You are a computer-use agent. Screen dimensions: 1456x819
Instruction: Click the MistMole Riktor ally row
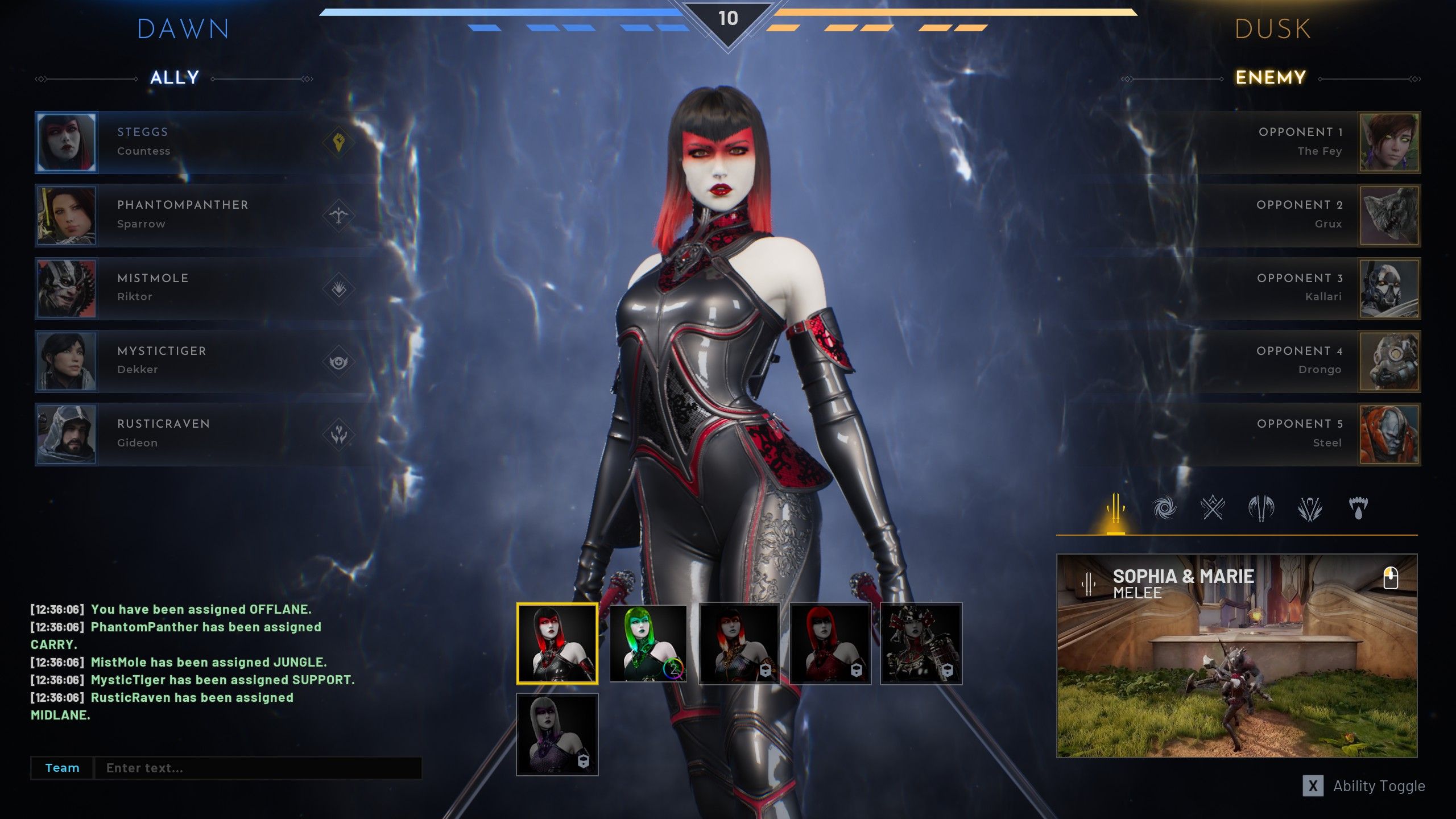click(x=205, y=288)
